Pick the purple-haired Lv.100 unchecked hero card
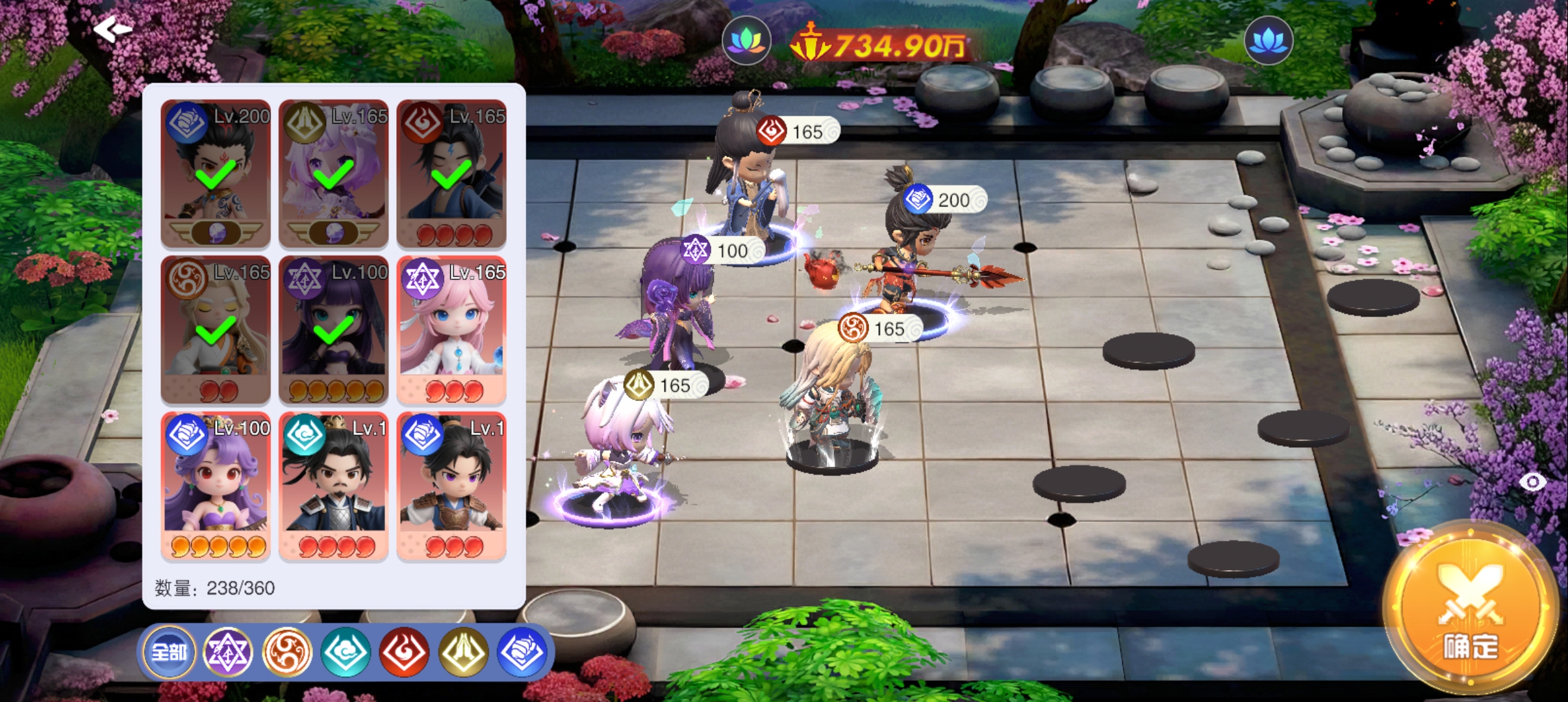1568x702 pixels. (216, 486)
